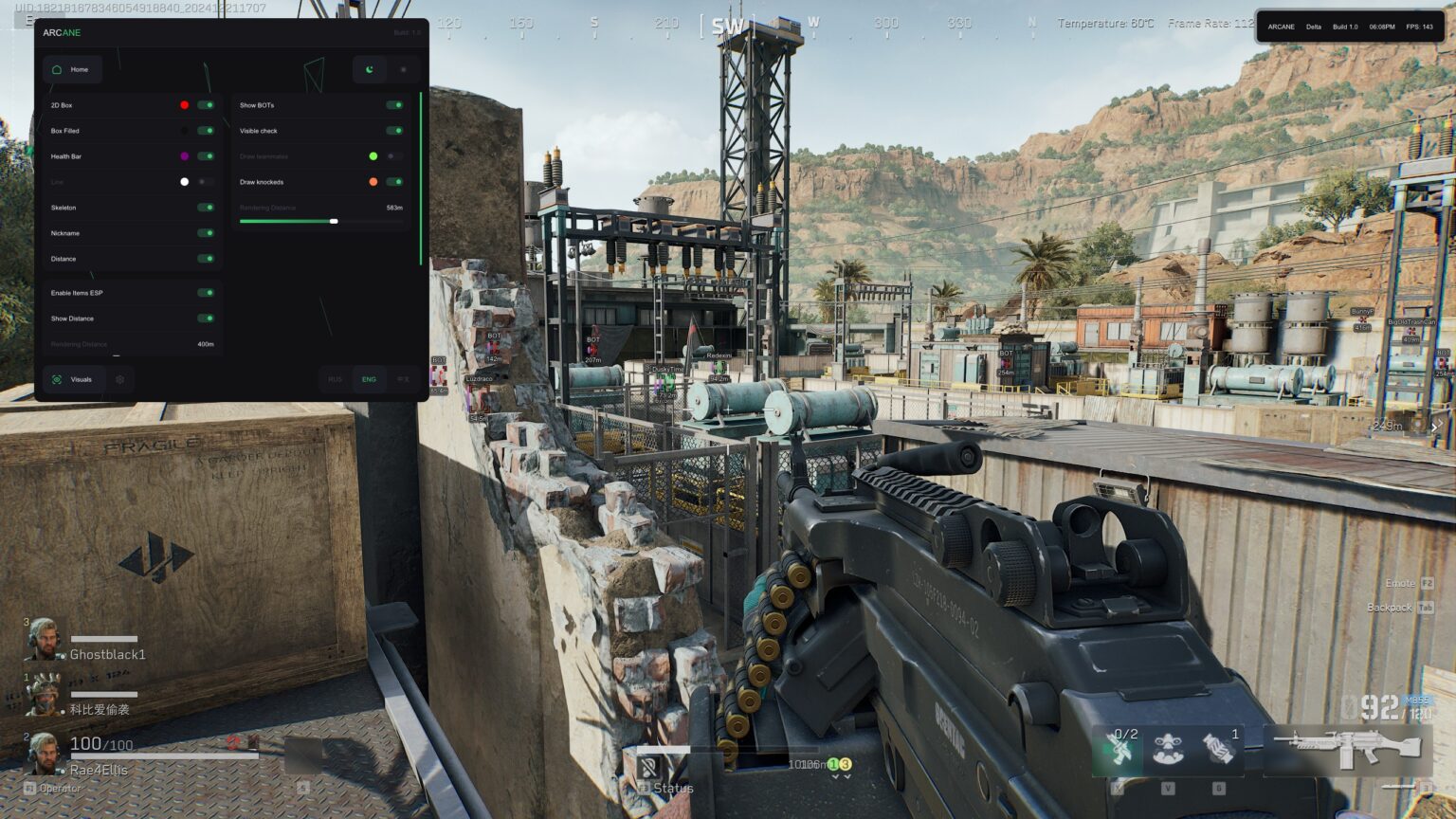Toggle the 2D Box ESP switch

pyautogui.click(x=208, y=105)
